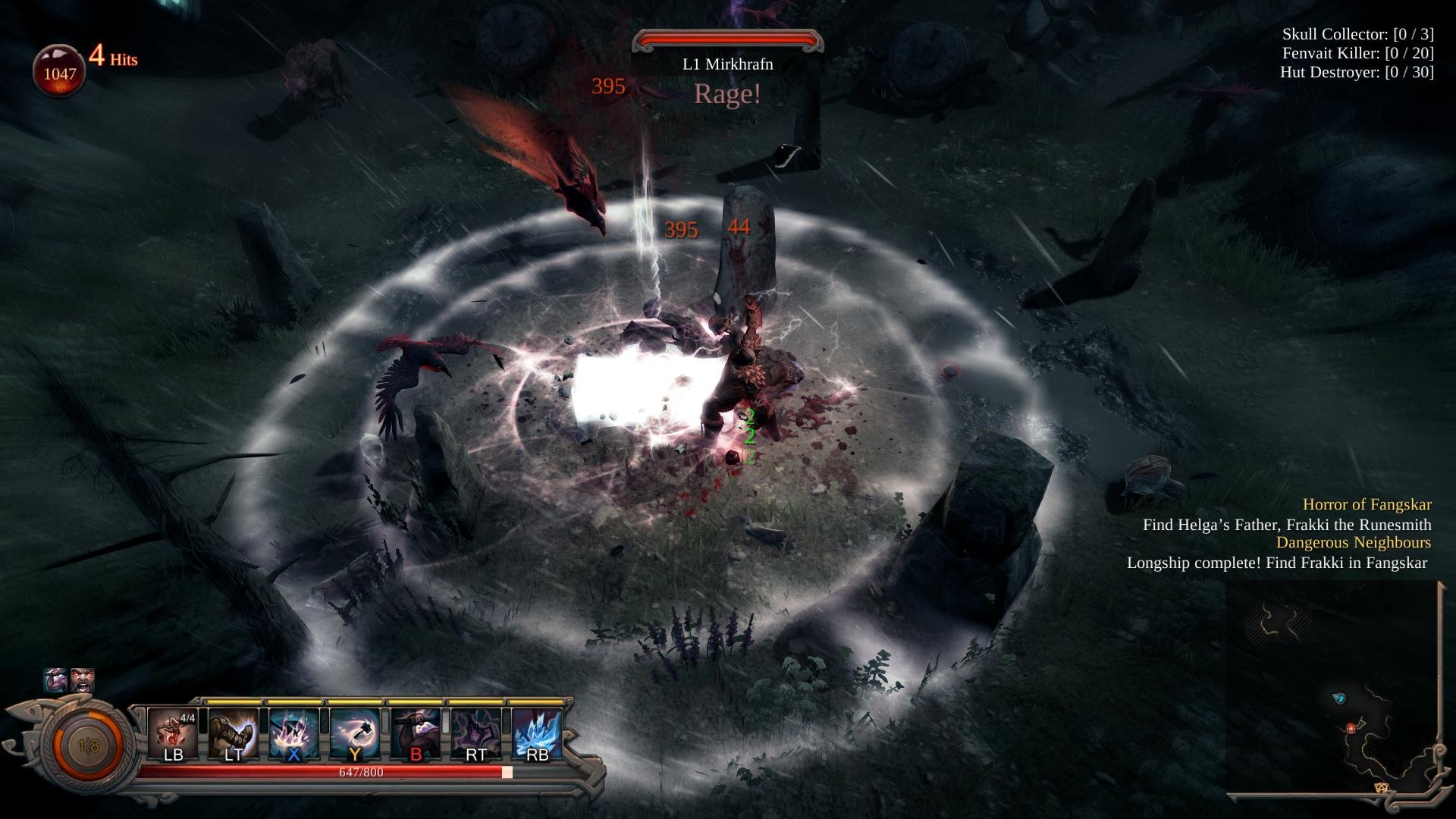Select the healing potion on the LB slot

(173, 733)
